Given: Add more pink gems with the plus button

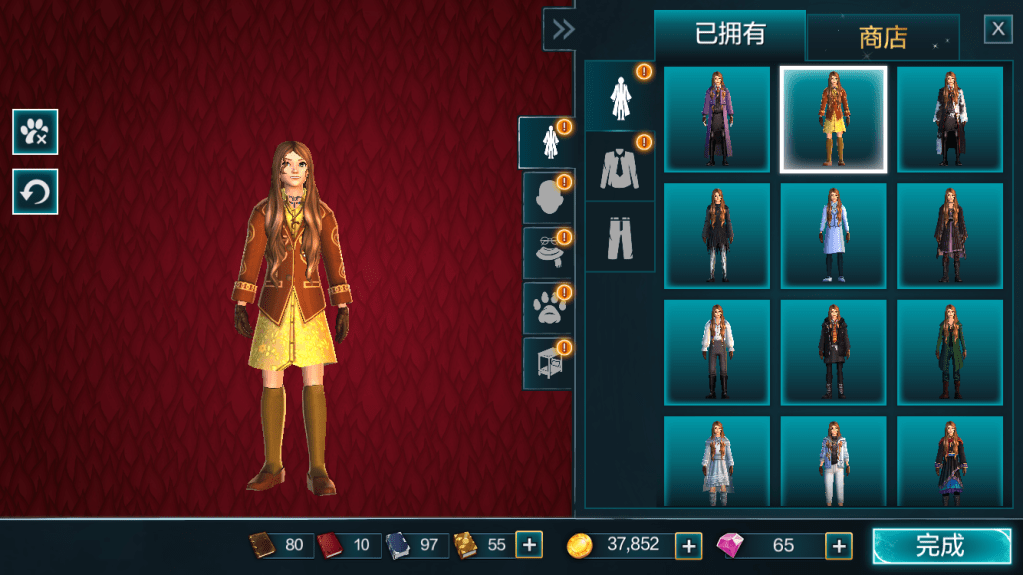Looking at the screenshot, I should tap(838, 545).
